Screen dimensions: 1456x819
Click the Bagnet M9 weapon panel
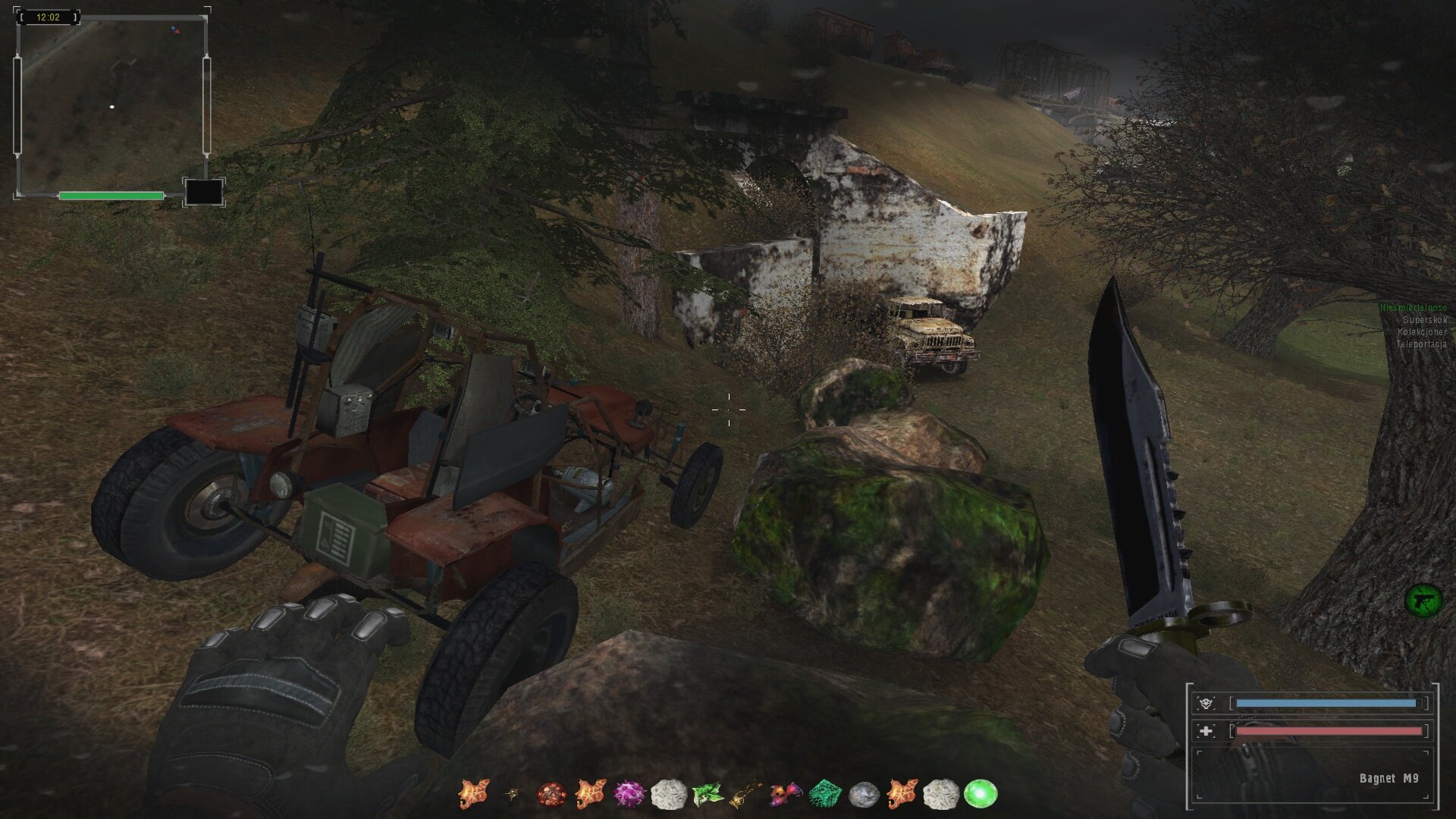click(1312, 776)
